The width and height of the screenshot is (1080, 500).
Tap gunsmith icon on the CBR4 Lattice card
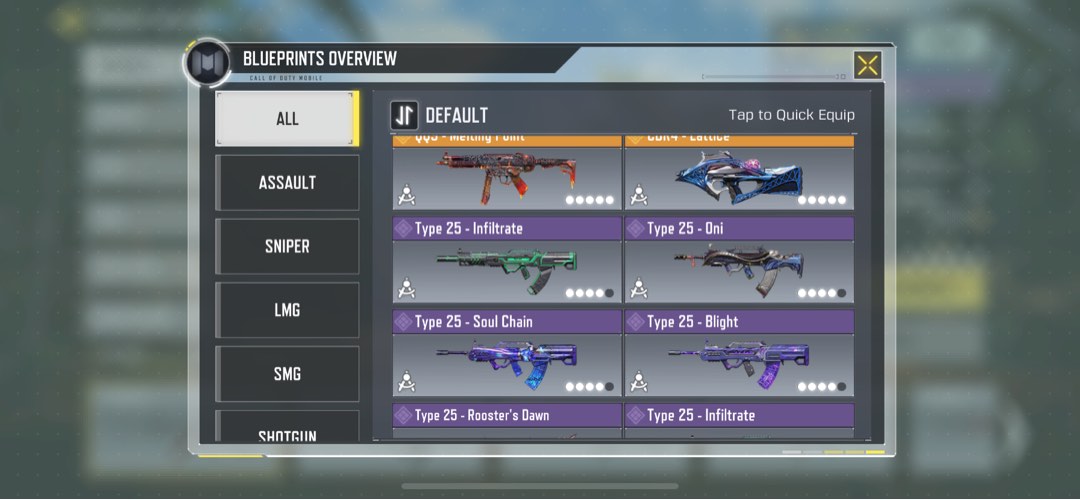[639, 195]
